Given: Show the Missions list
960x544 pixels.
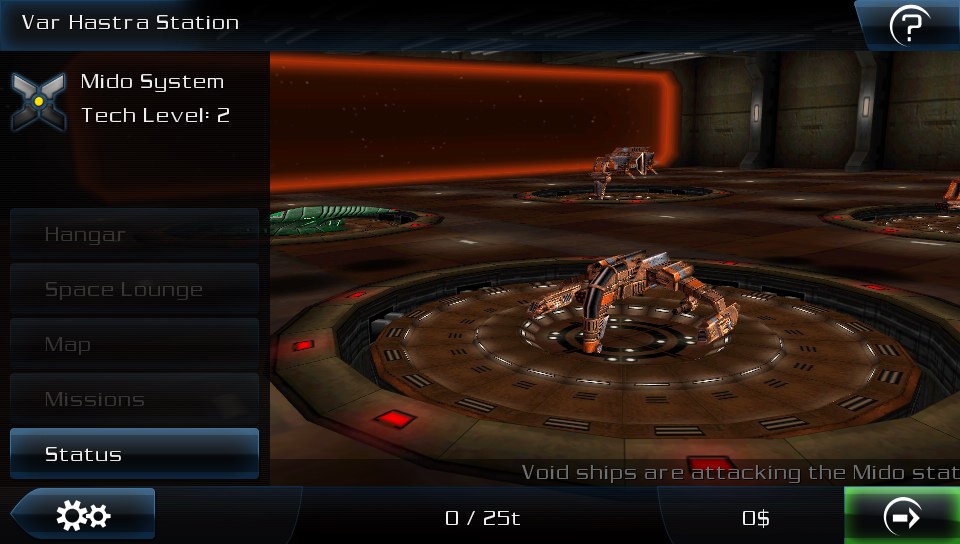Looking at the screenshot, I should pyautogui.click(x=134, y=400).
